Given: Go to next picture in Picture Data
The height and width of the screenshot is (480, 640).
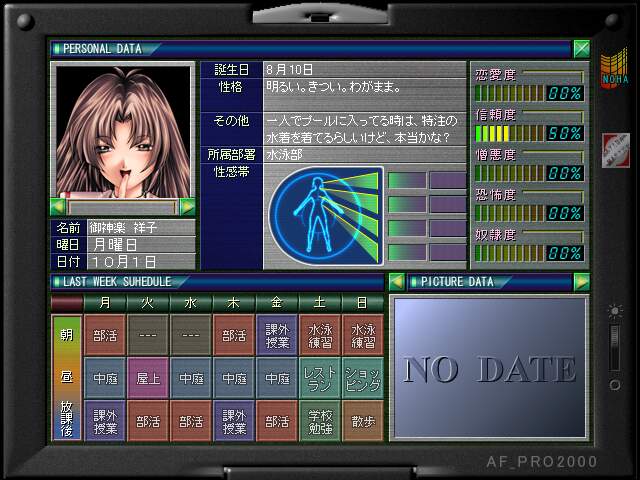Looking at the screenshot, I should (581, 282).
